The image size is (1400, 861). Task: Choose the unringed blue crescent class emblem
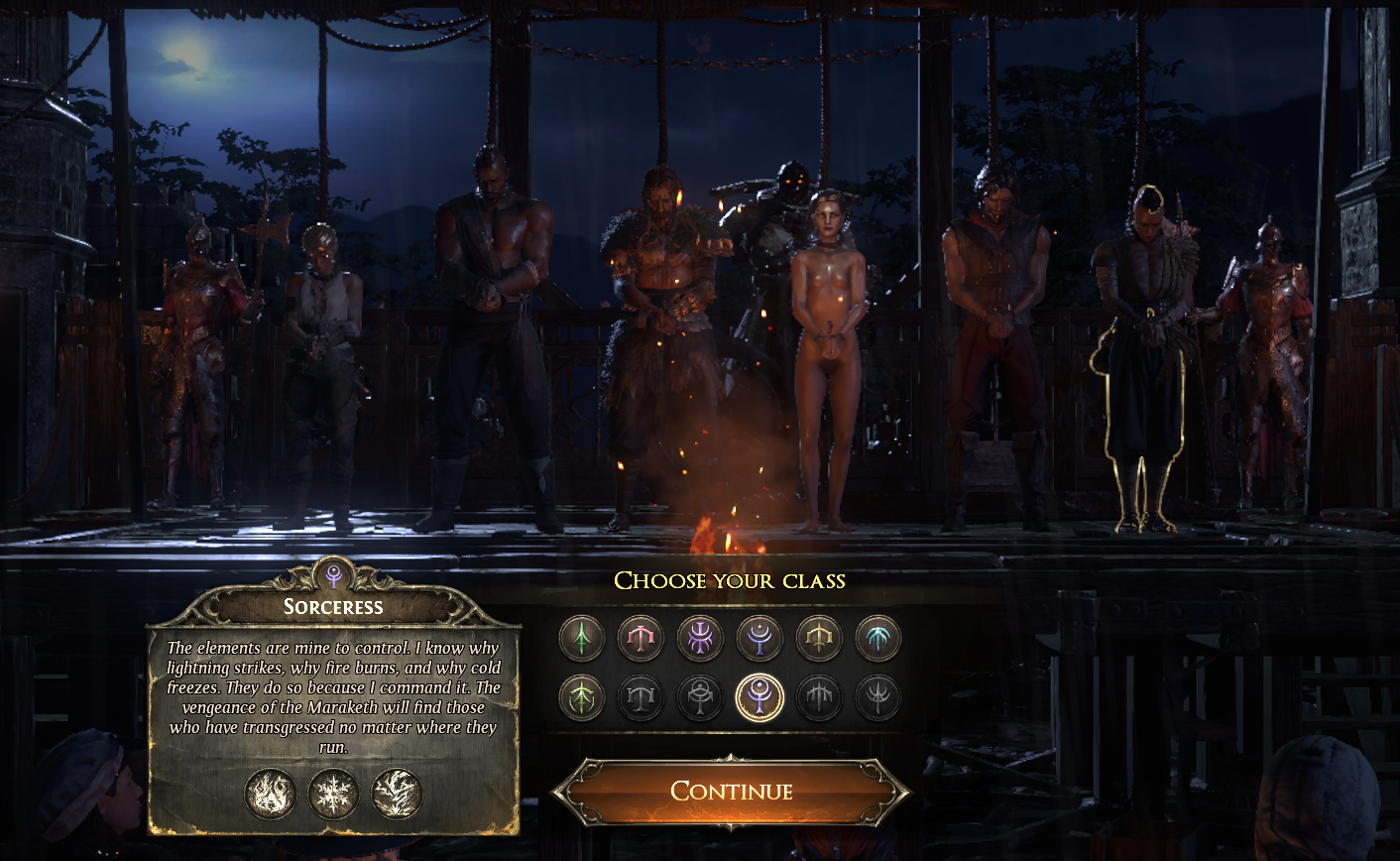point(759,638)
